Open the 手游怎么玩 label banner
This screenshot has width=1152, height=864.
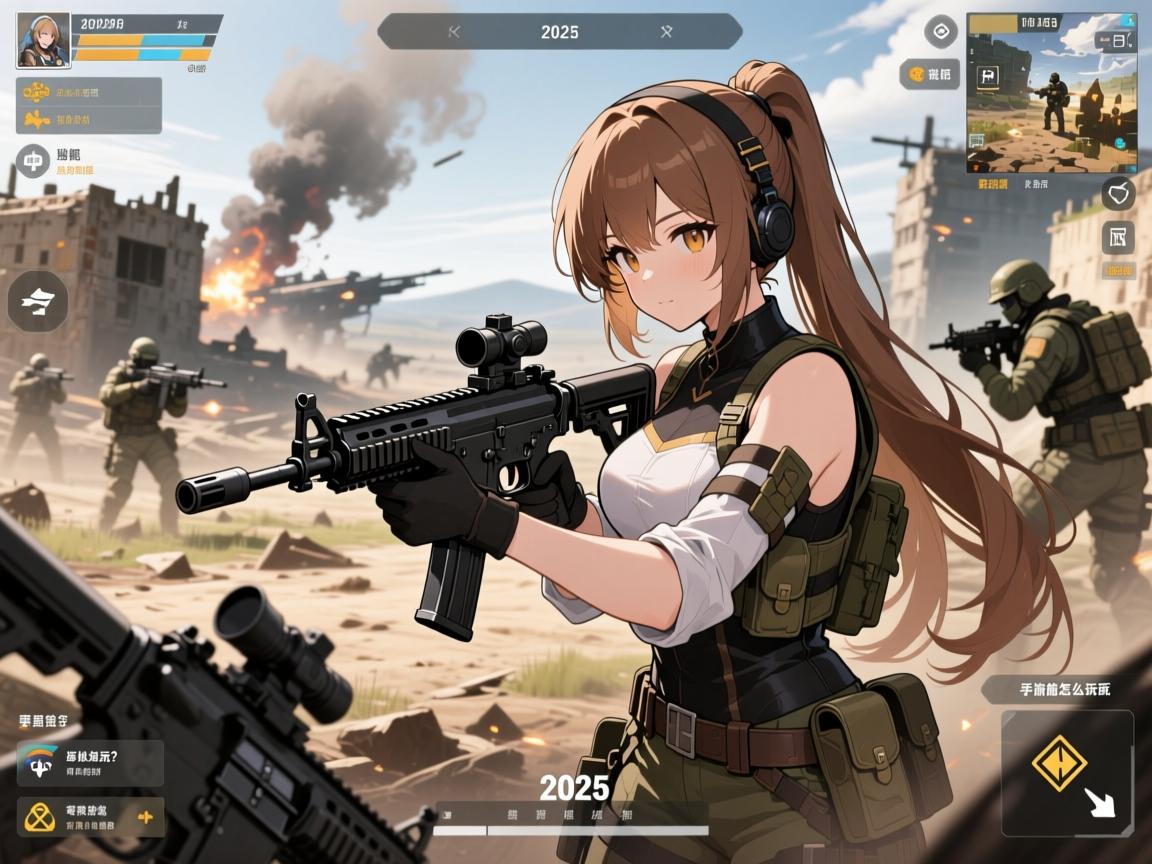pyautogui.click(x=1063, y=689)
